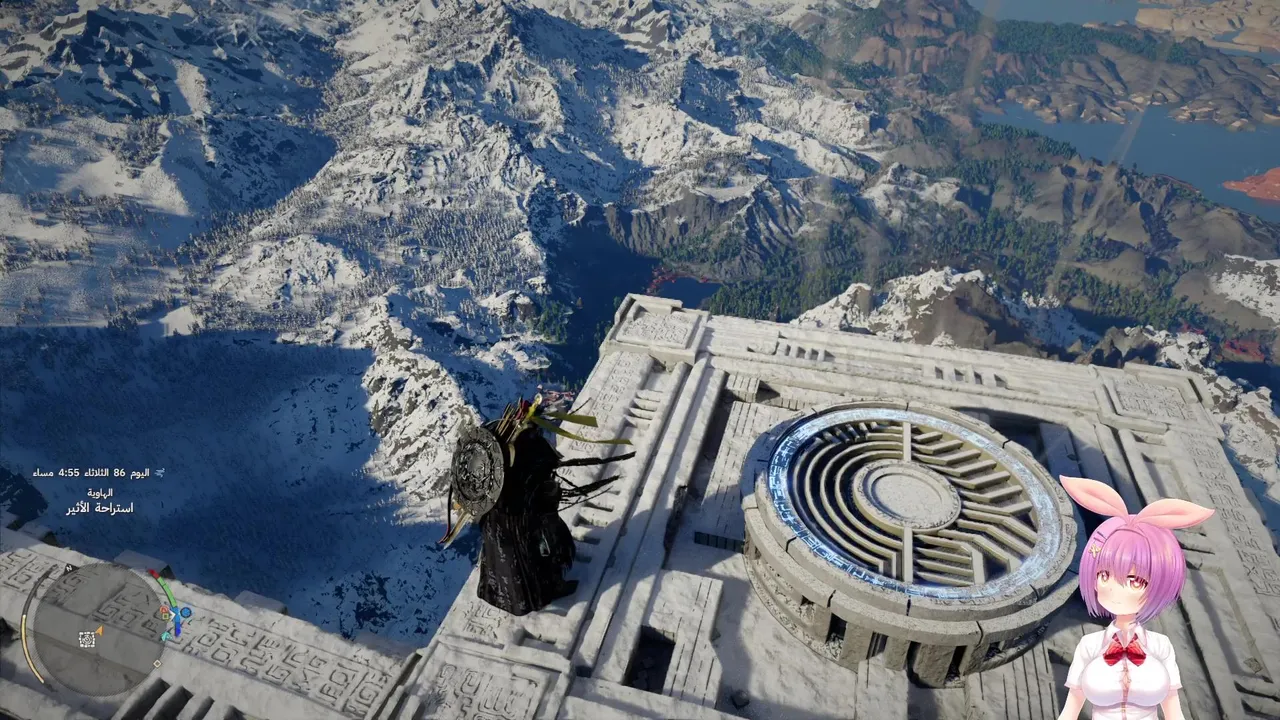Viewport: 1280px width, 720px height.
Task: Select the white square marker on minimap
Action: point(87,638)
